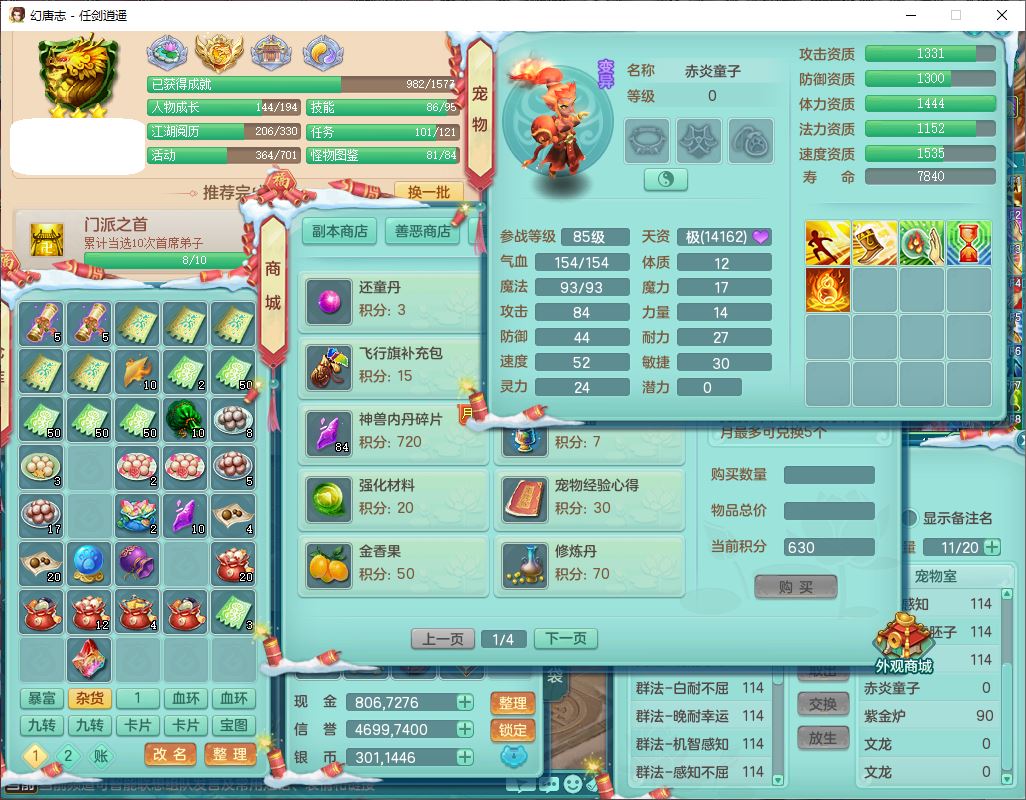Toggle 显示备注名 option
1026x800 pixels.
(910, 518)
